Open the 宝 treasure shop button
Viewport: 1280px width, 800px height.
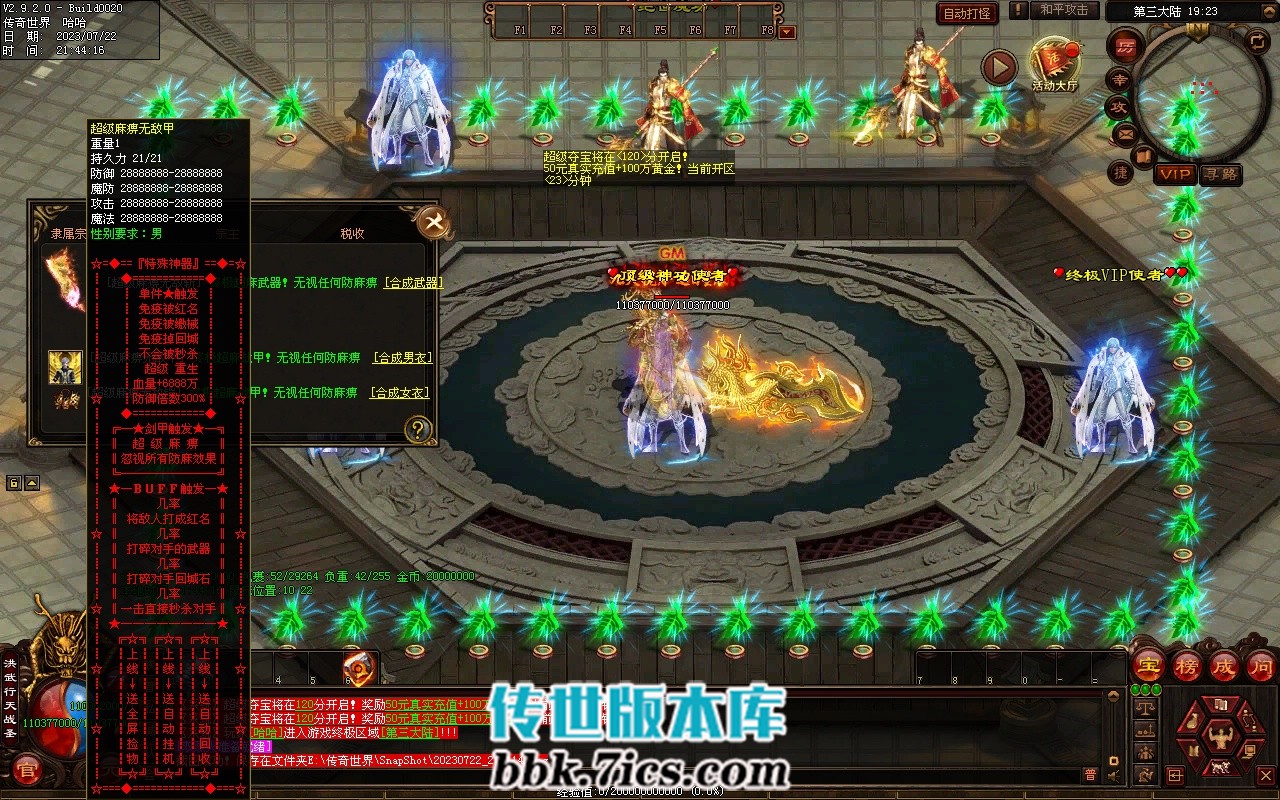(1148, 665)
